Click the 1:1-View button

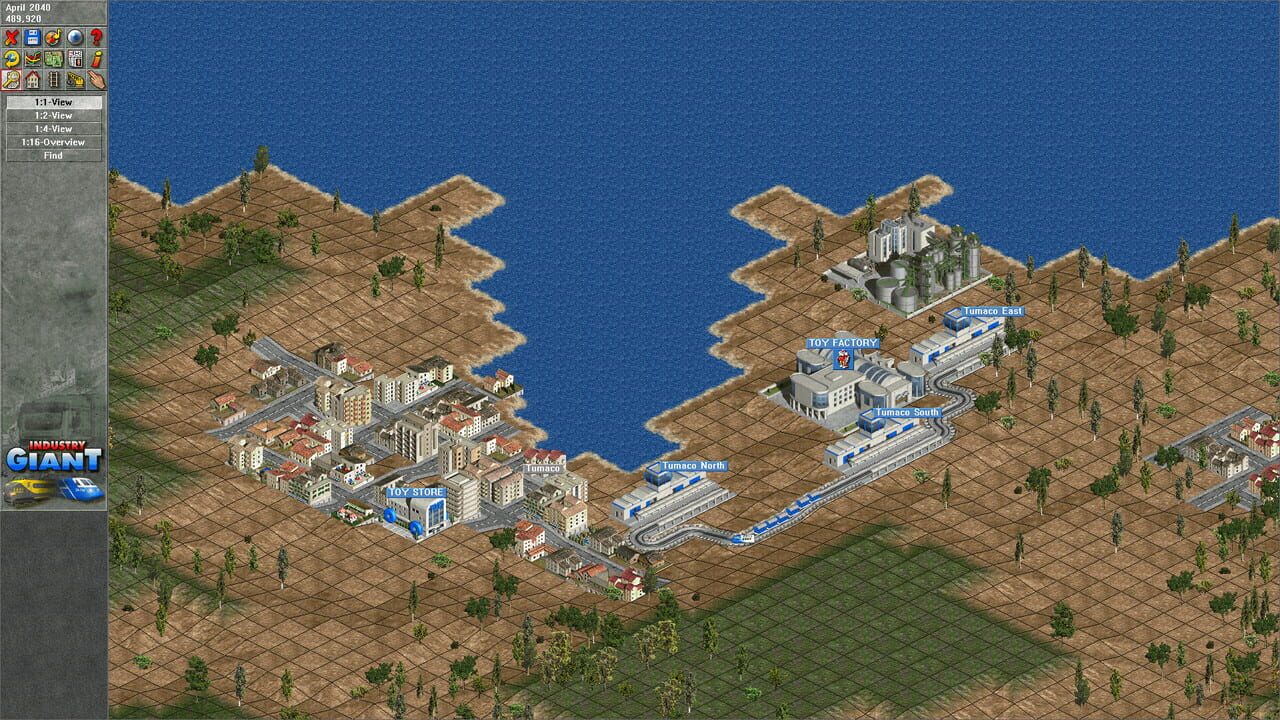point(54,103)
